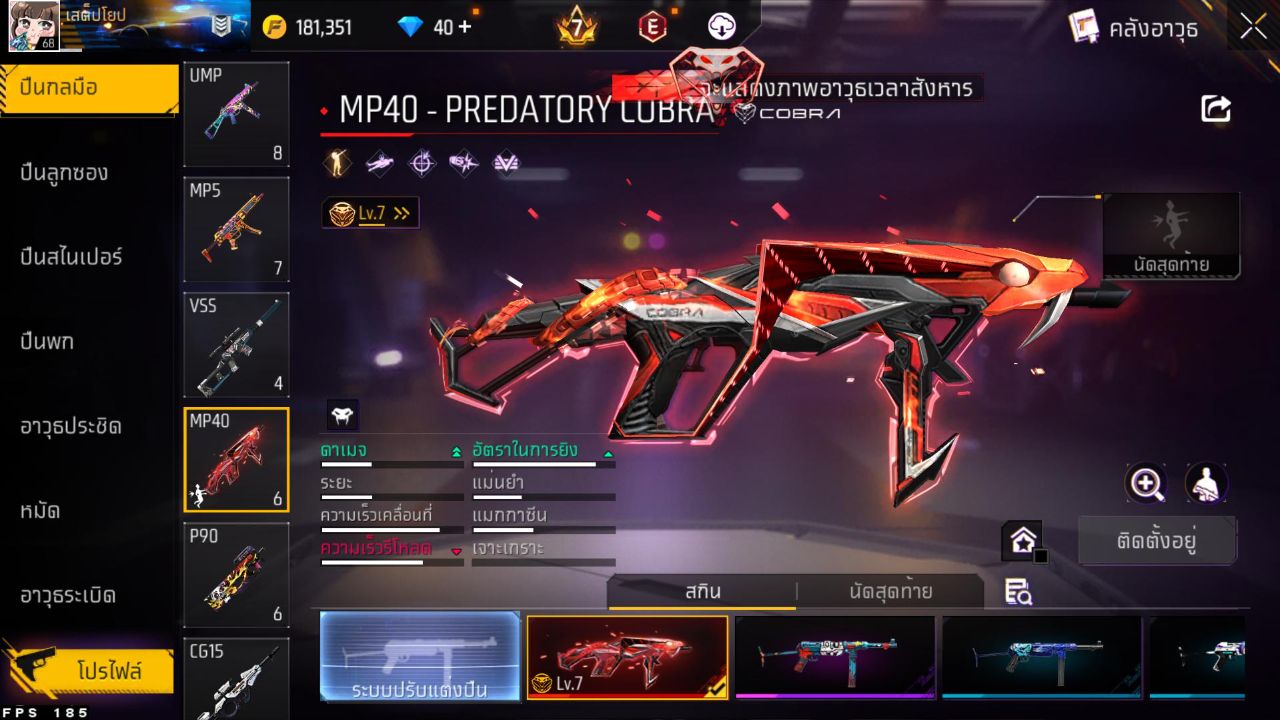Click the character weapon preview icon
Screen dimensions: 1280x720
pos(1205,483)
